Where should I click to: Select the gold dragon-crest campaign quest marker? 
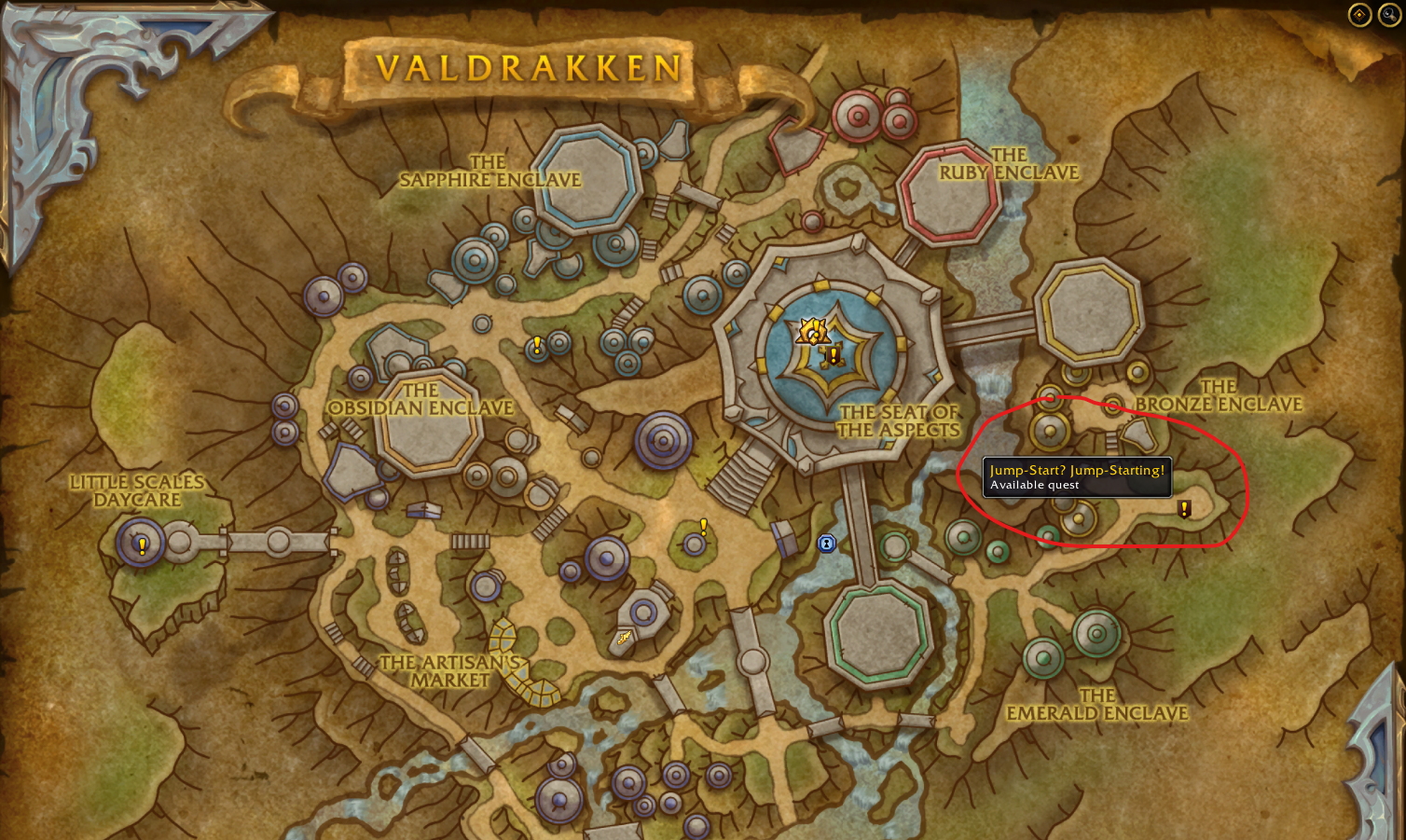point(811,331)
